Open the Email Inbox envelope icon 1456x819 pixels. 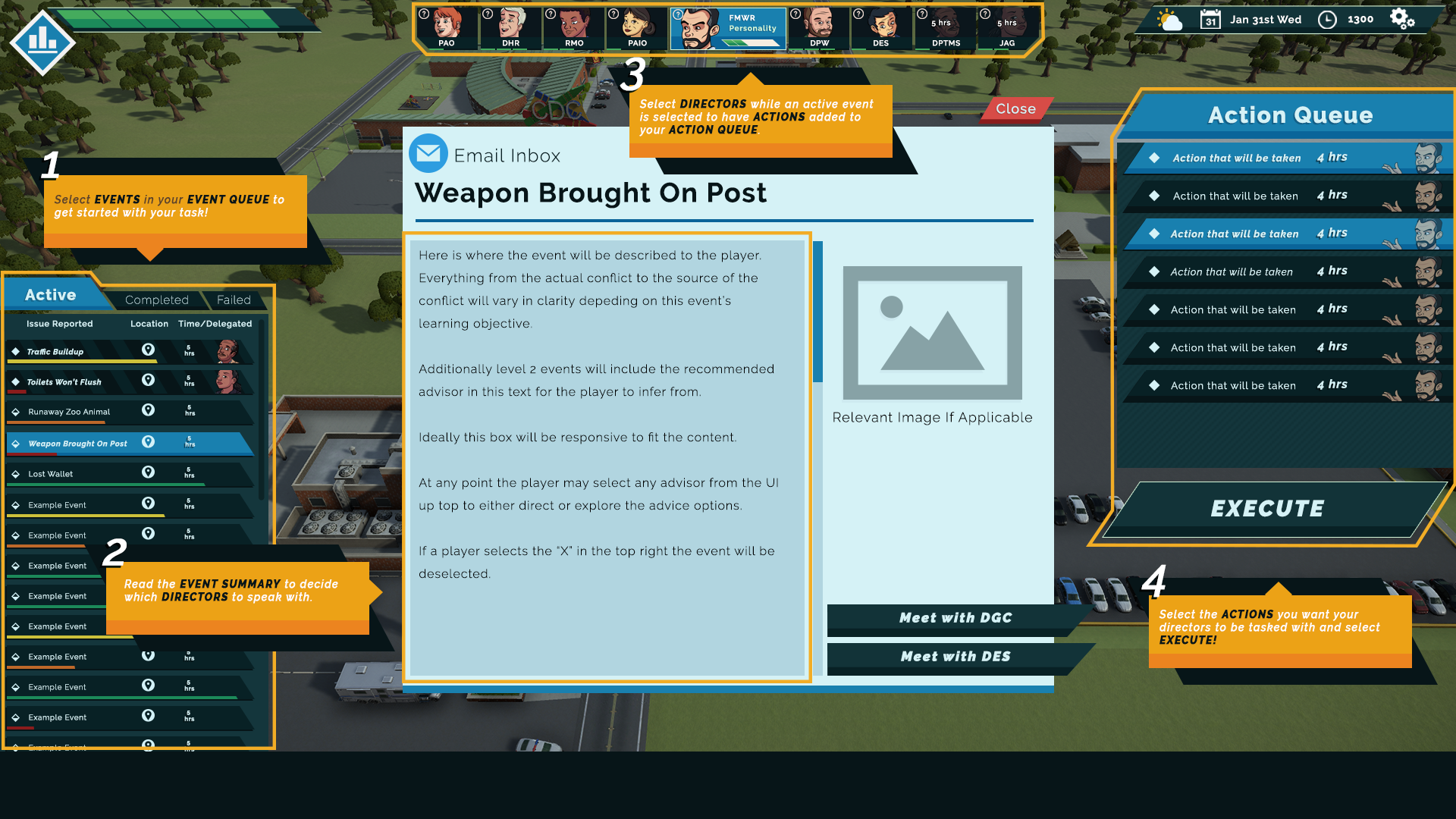(428, 153)
